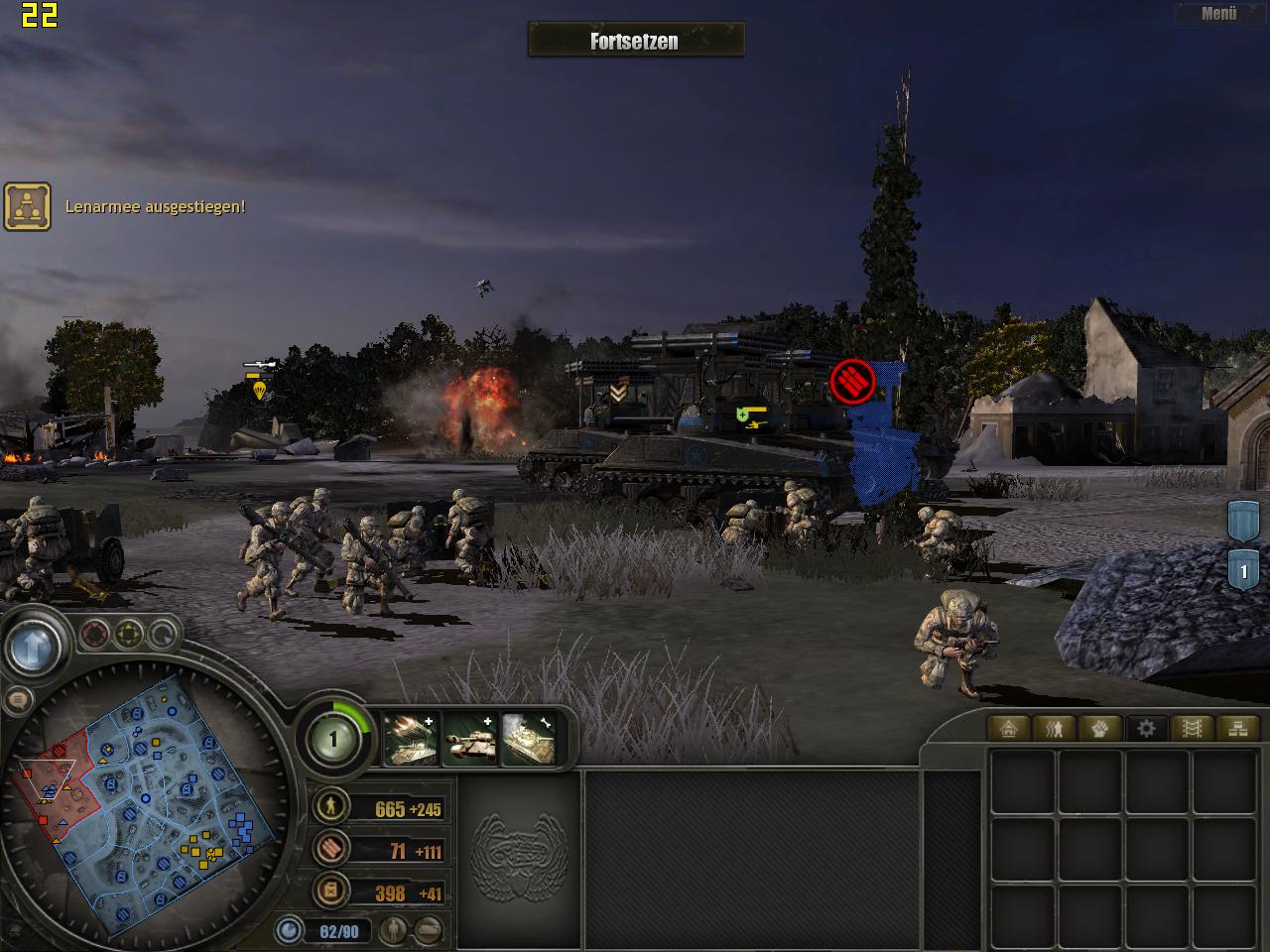This screenshot has height=952, width=1270.
Task: Open the raised fist tab
Action: pyautogui.click(x=1099, y=729)
